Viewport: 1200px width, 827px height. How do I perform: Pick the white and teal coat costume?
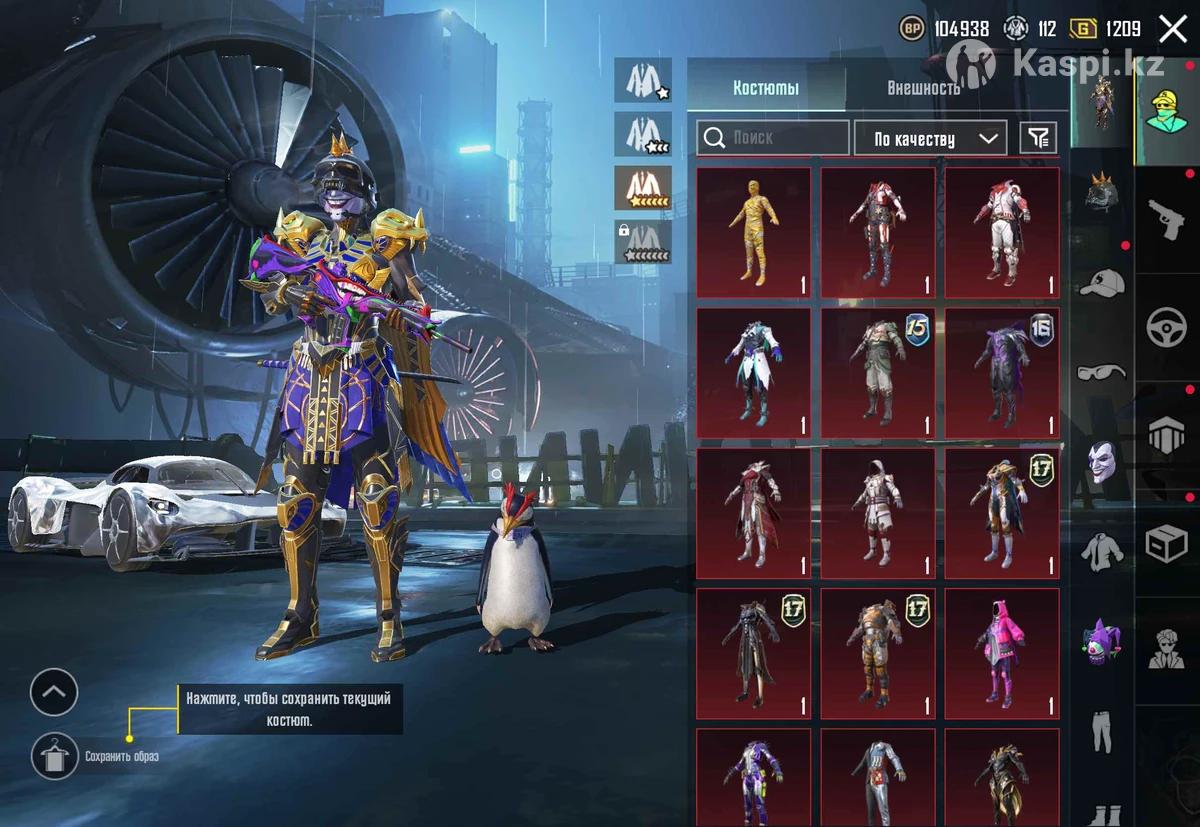pyautogui.click(x=753, y=373)
